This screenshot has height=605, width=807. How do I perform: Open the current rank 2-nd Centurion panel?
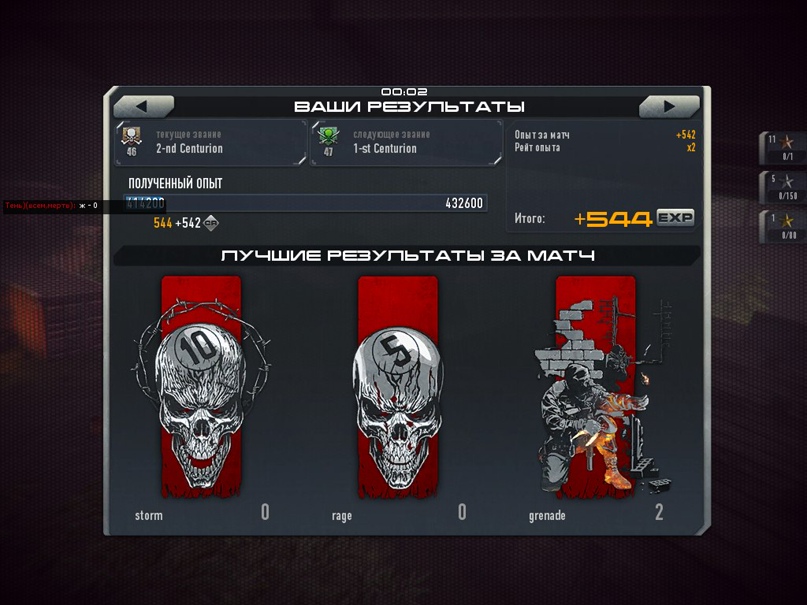coord(212,142)
